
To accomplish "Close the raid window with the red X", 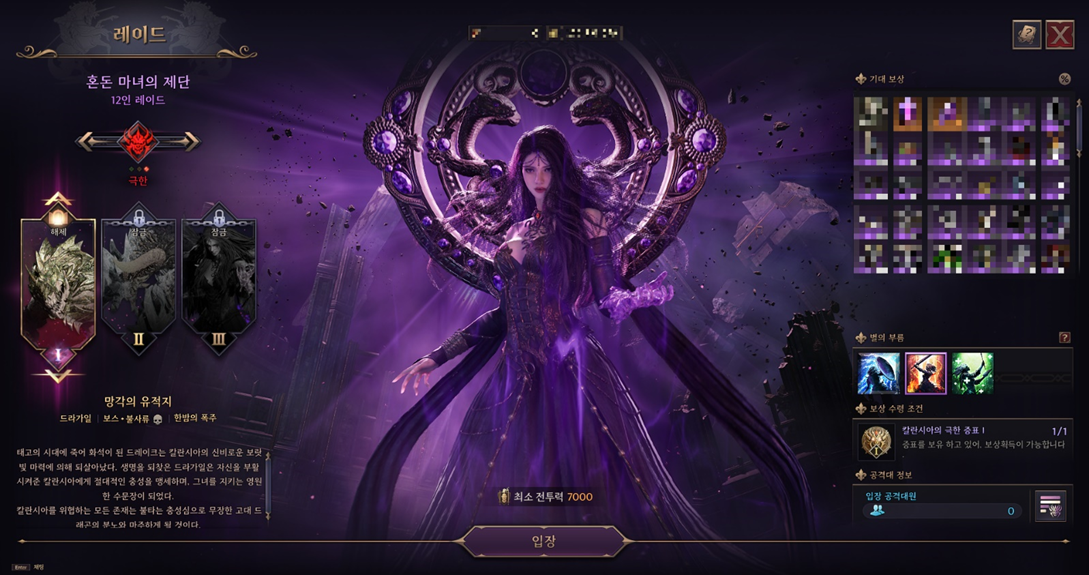I will 1059,36.
